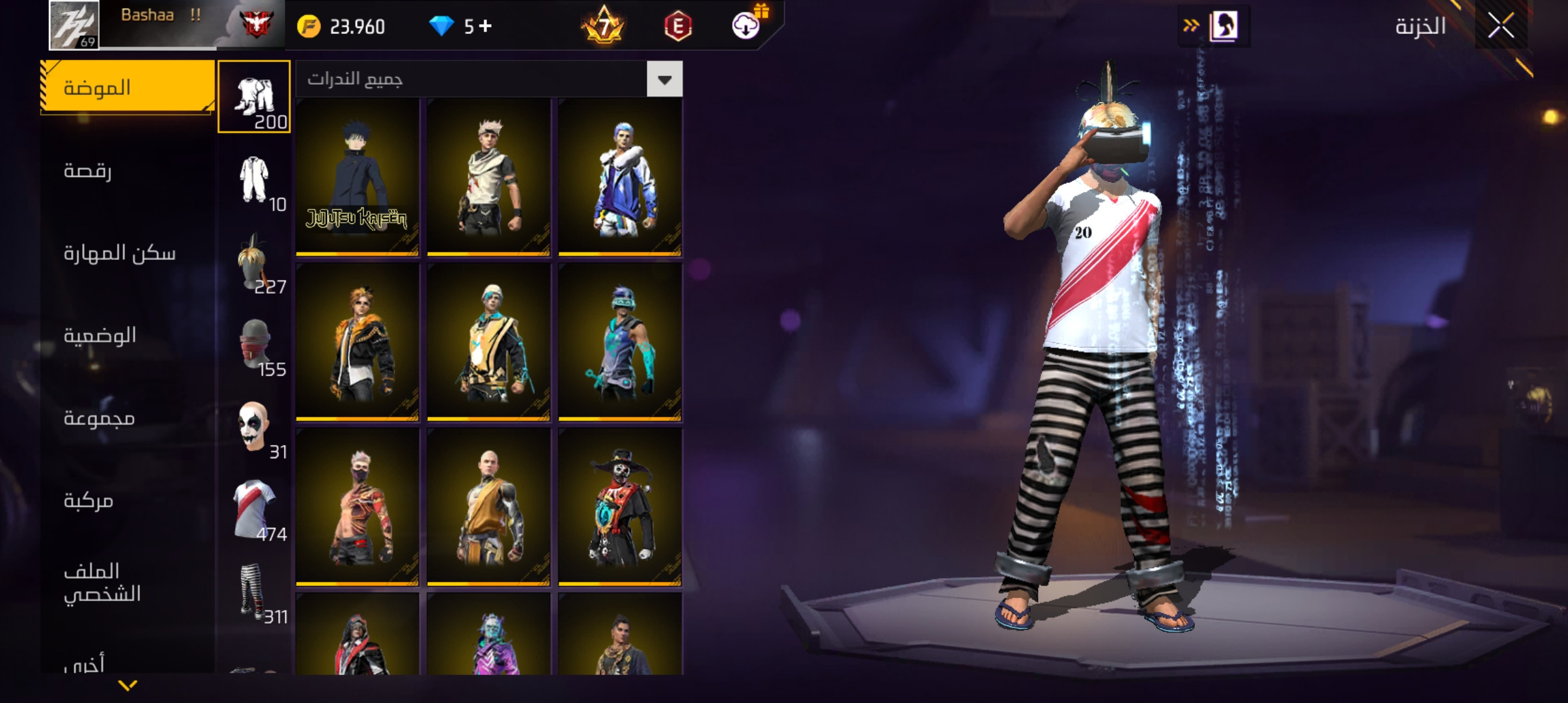This screenshot has height=703, width=1568.
Task: Choose the shirt tops category showing 474
Action: (254, 510)
